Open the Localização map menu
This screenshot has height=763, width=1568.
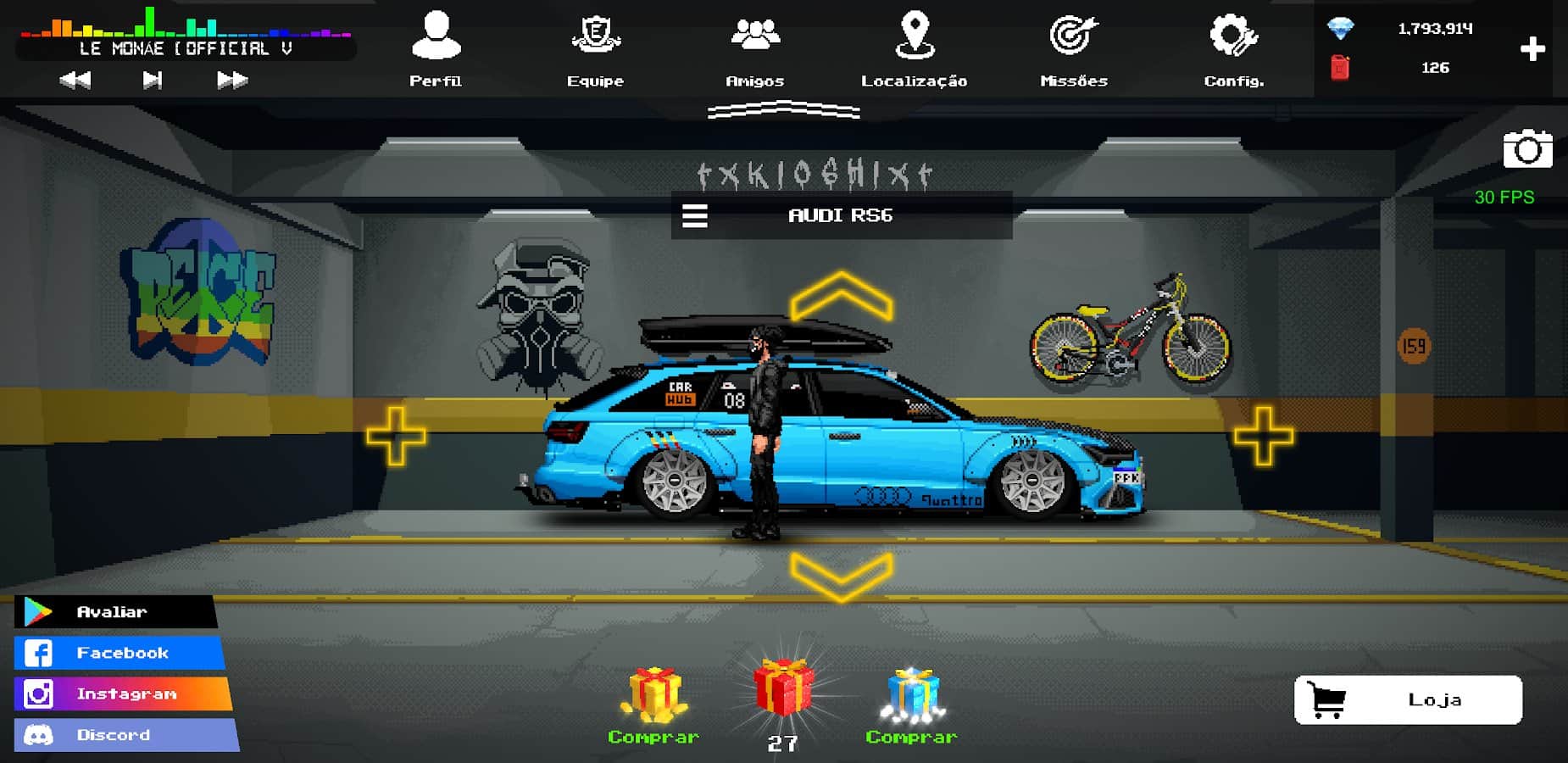click(914, 47)
